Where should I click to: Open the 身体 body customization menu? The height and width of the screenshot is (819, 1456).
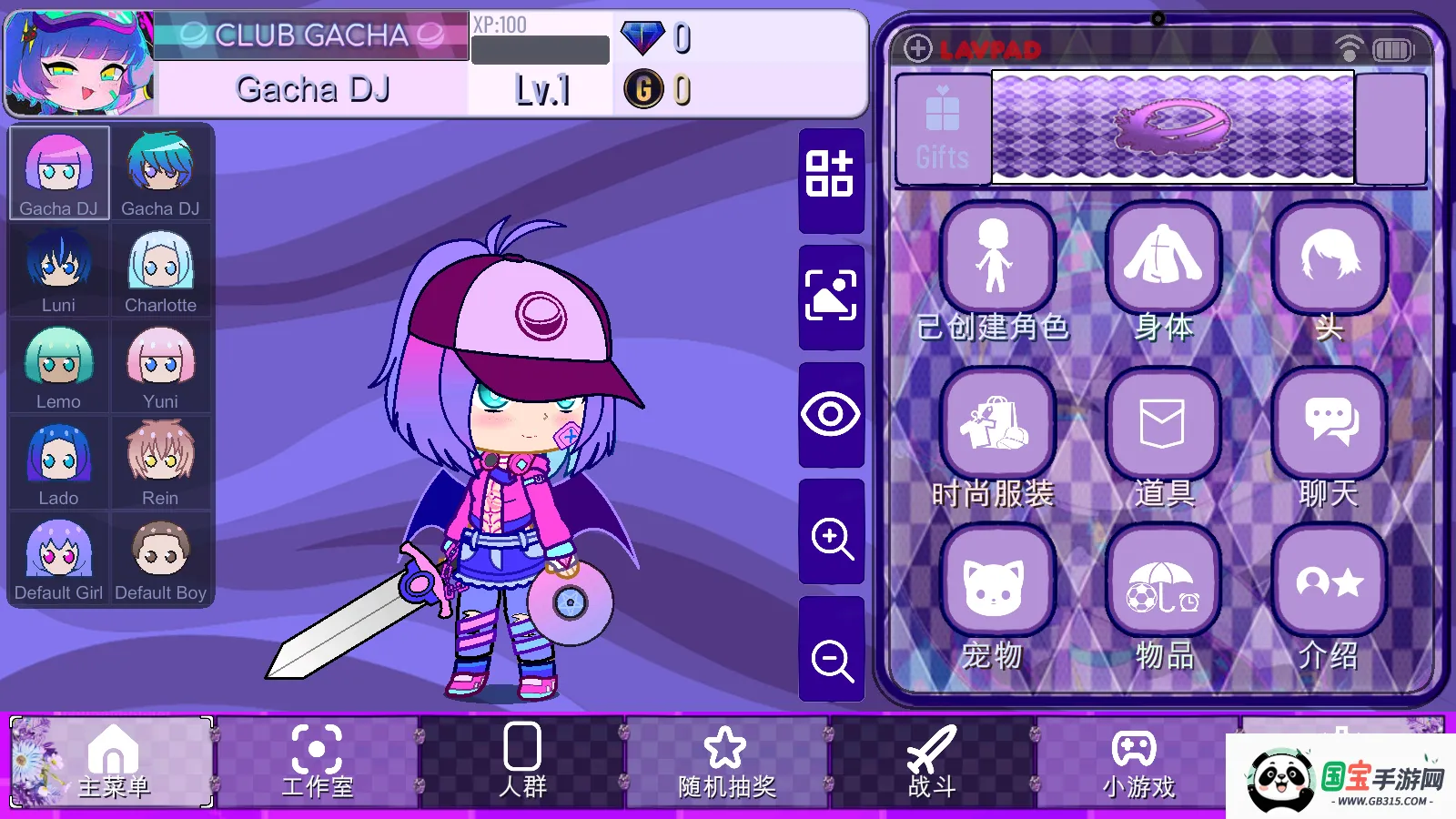[1163, 259]
